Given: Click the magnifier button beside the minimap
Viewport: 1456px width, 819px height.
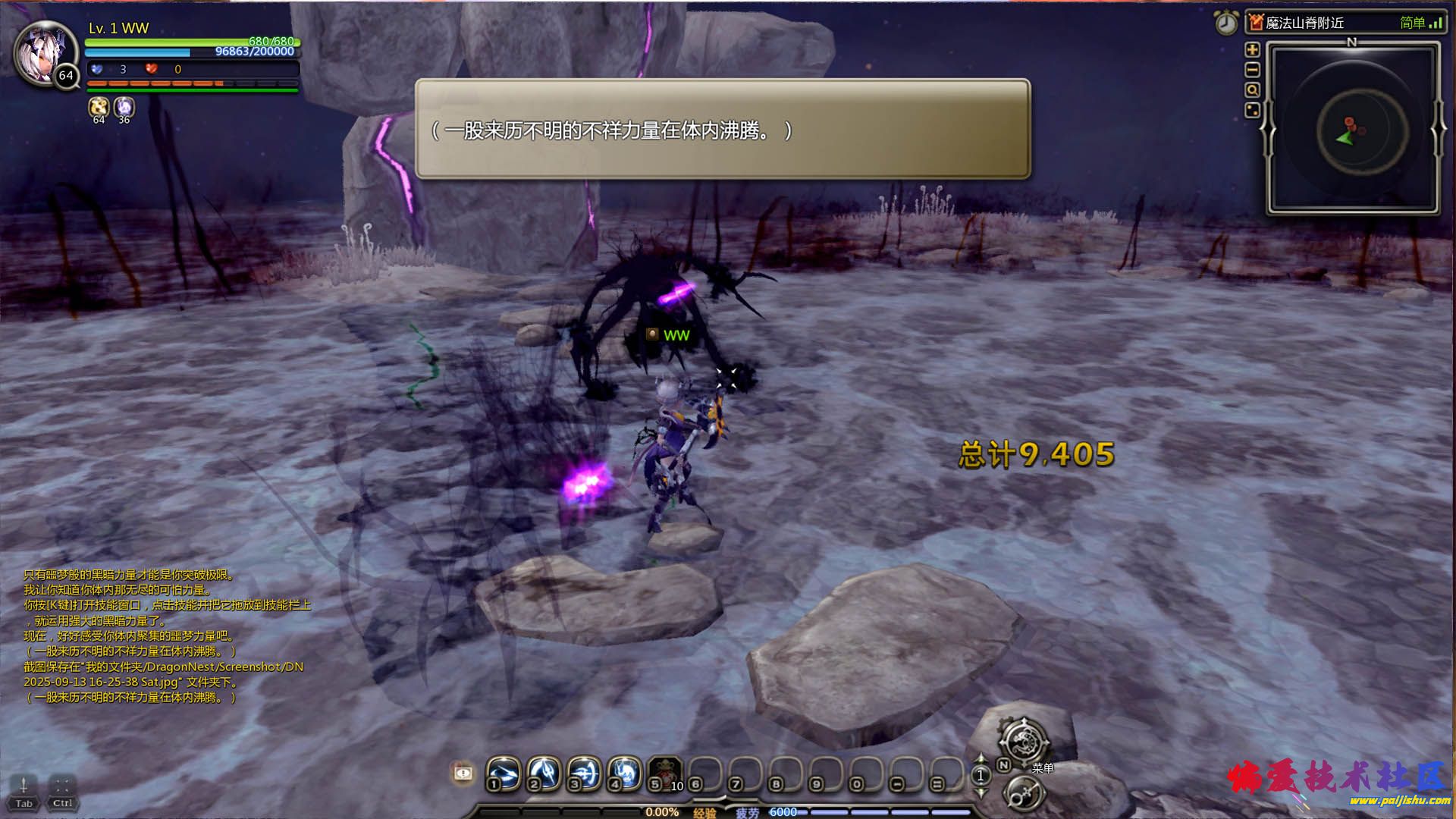Looking at the screenshot, I should pyautogui.click(x=1252, y=90).
